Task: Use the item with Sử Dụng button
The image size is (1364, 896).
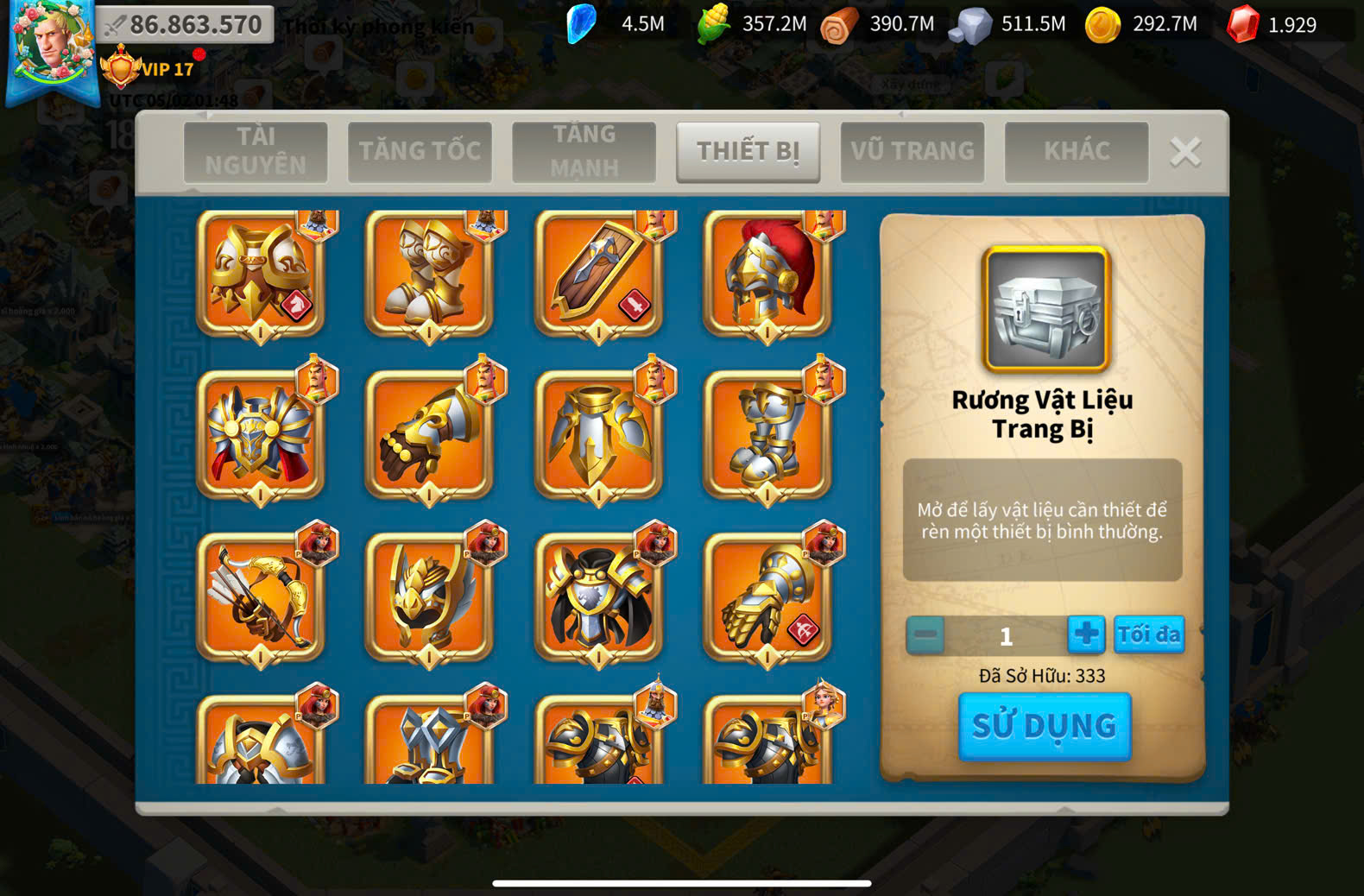Action: coord(1045,726)
